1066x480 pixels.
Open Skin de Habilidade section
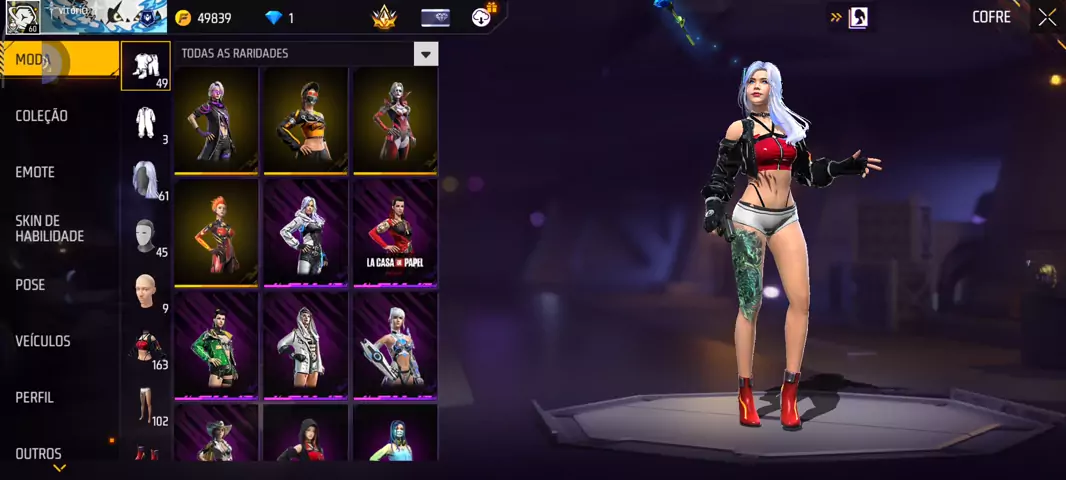[49, 228]
